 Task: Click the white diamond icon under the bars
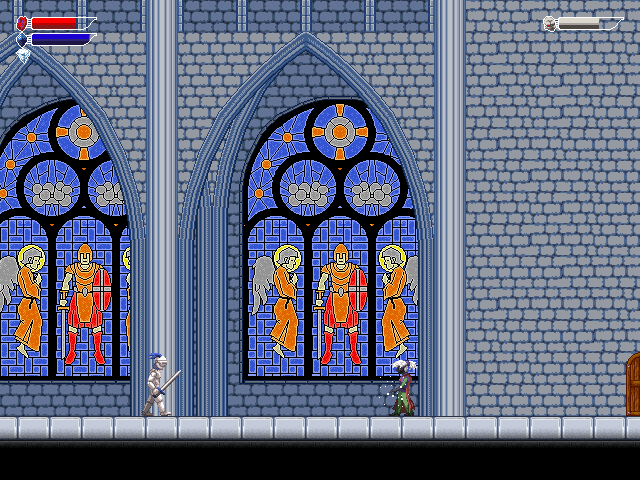(x=23, y=56)
